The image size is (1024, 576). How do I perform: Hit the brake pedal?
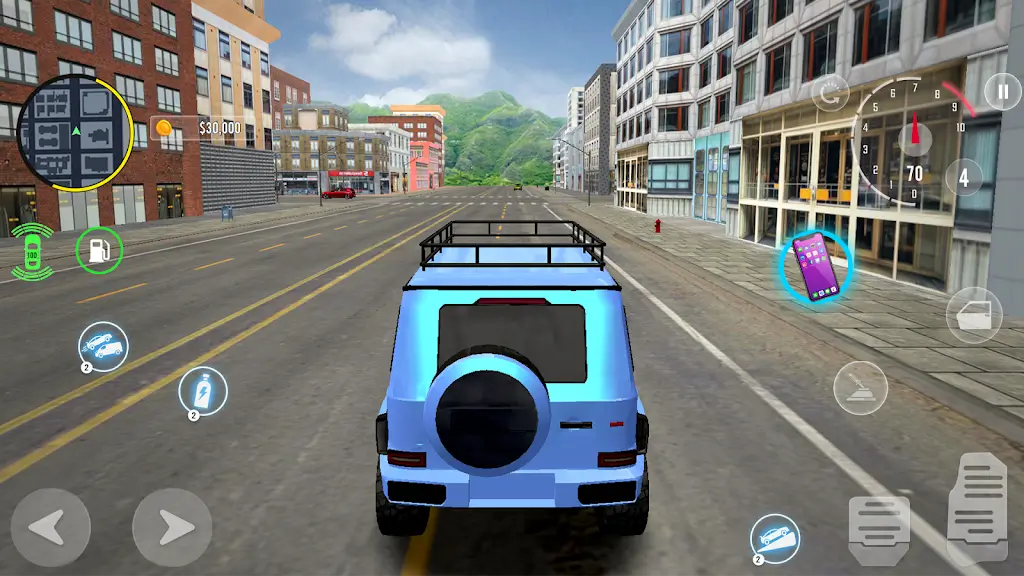(879, 528)
